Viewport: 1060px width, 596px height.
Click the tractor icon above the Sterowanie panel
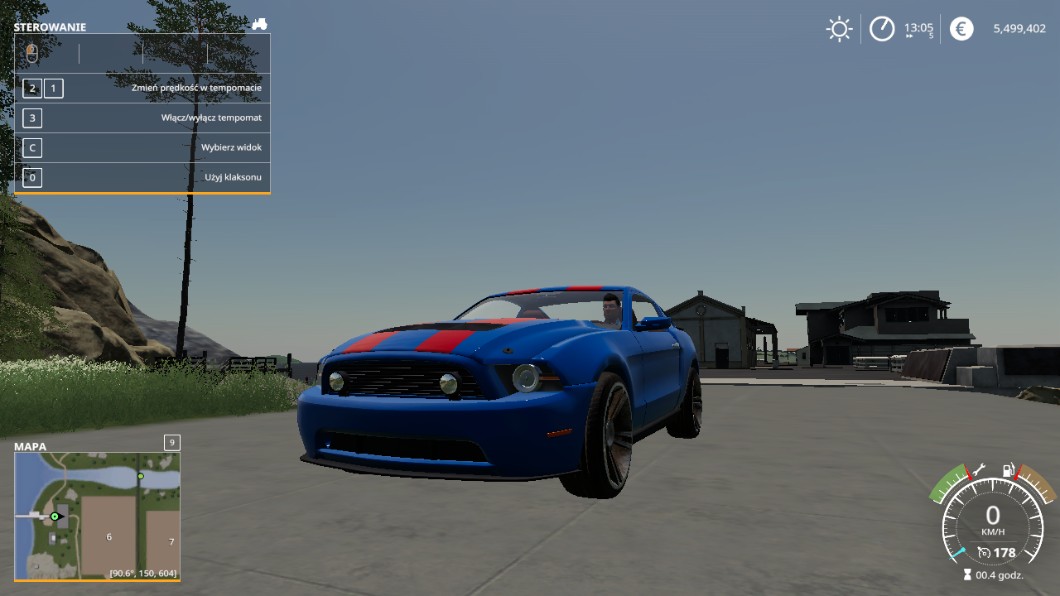259,23
